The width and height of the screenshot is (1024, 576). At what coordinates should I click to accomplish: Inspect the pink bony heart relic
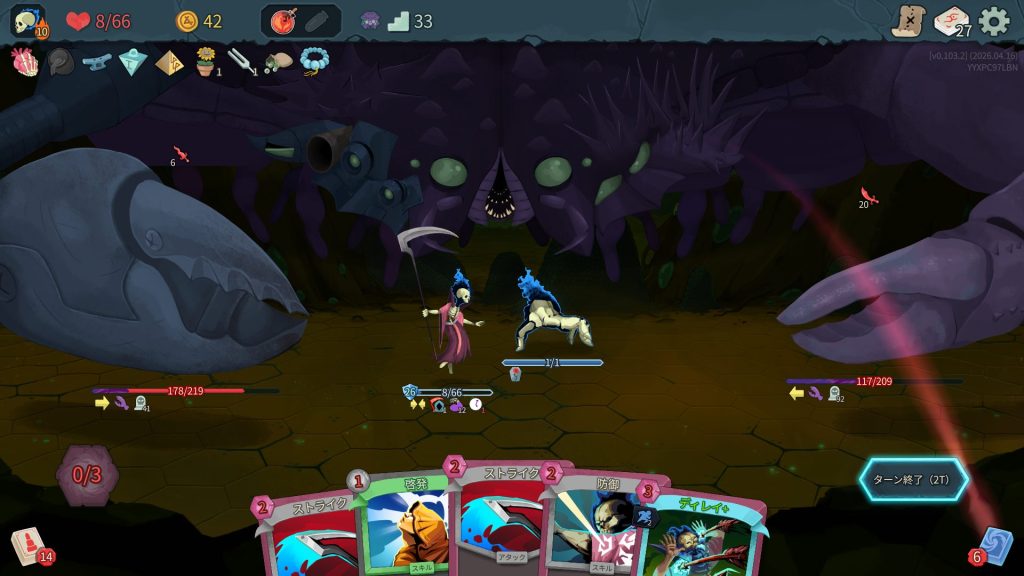click(x=24, y=62)
